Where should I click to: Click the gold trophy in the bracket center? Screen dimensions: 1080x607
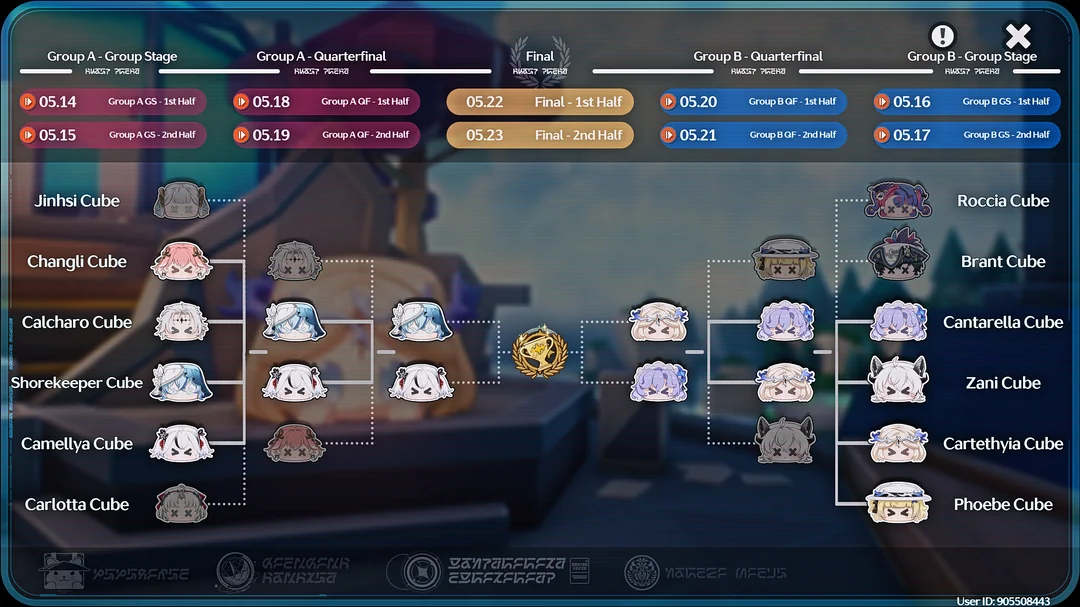(539, 351)
